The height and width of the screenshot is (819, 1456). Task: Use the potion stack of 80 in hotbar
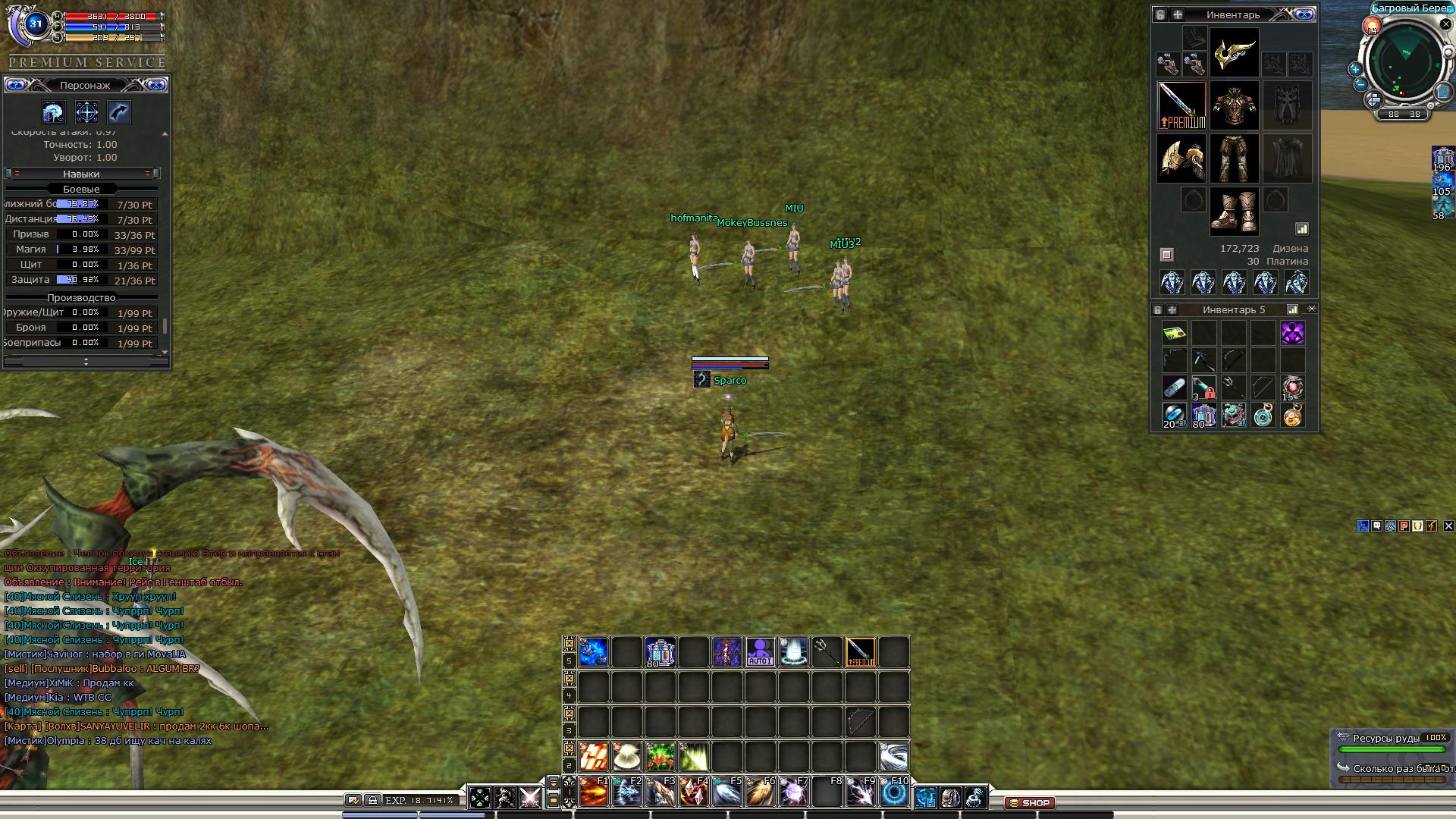[x=660, y=652]
